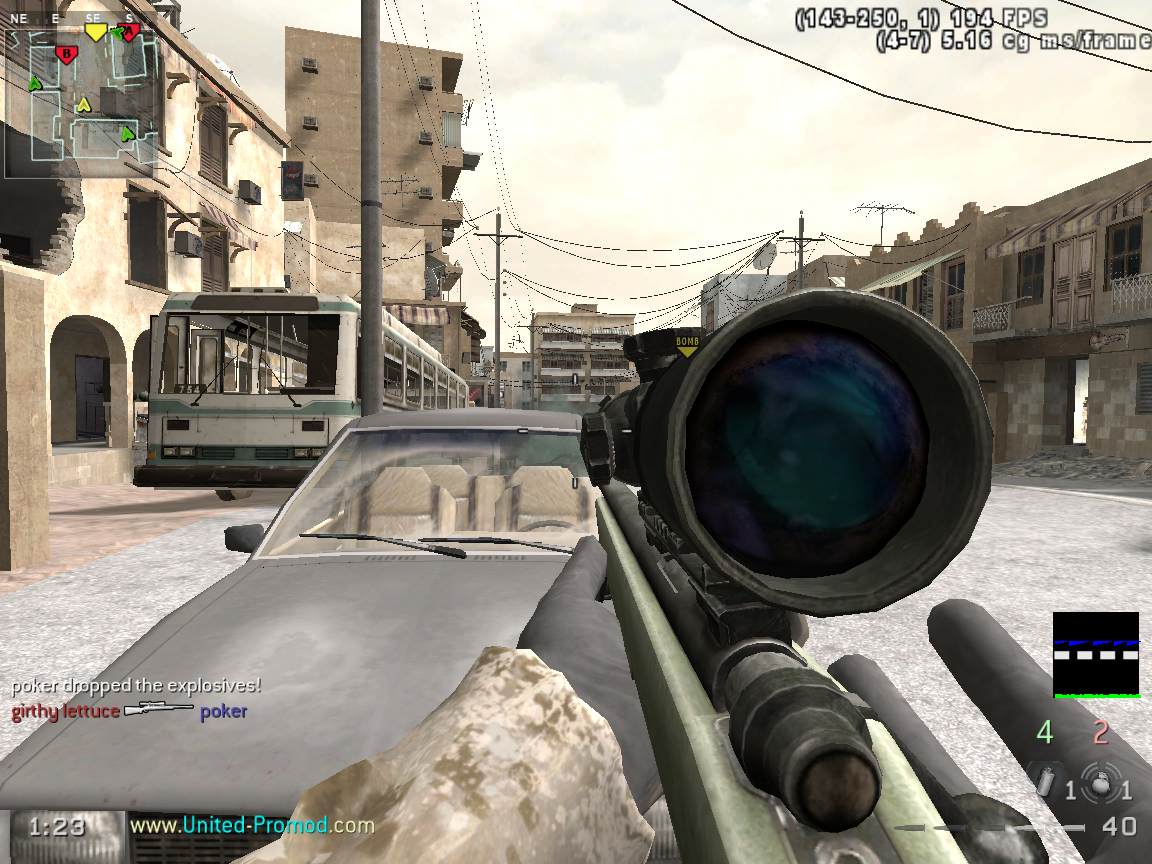Select the smoke grenade canister icon
Viewport: 1152px width, 864px height.
click(x=1046, y=782)
